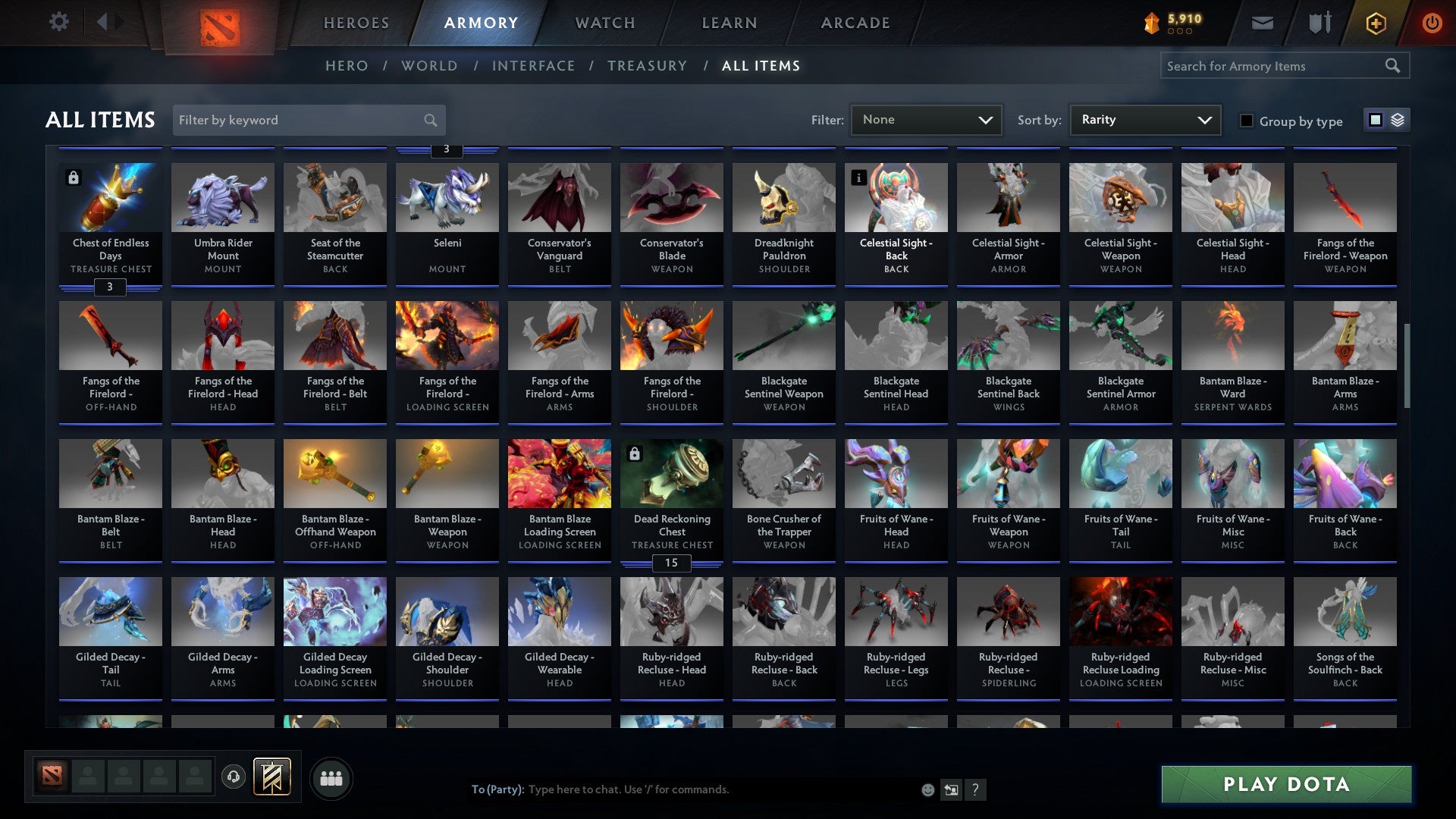Open notifications via the mail envelope icon
Image resolution: width=1456 pixels, height=819 pixels.
click(1262, 22)
